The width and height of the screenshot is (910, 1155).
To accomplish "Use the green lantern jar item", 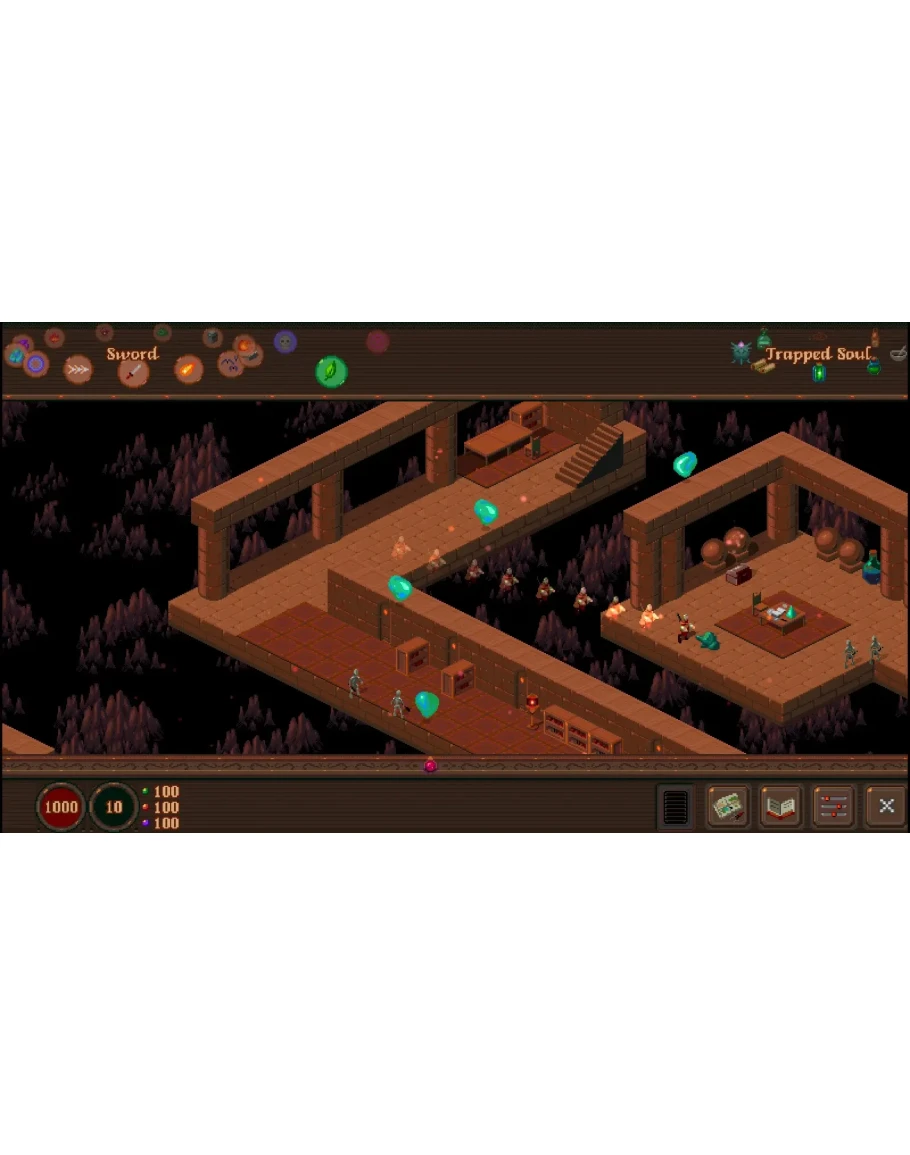I will pyautogui.click(x=818, y=373).
